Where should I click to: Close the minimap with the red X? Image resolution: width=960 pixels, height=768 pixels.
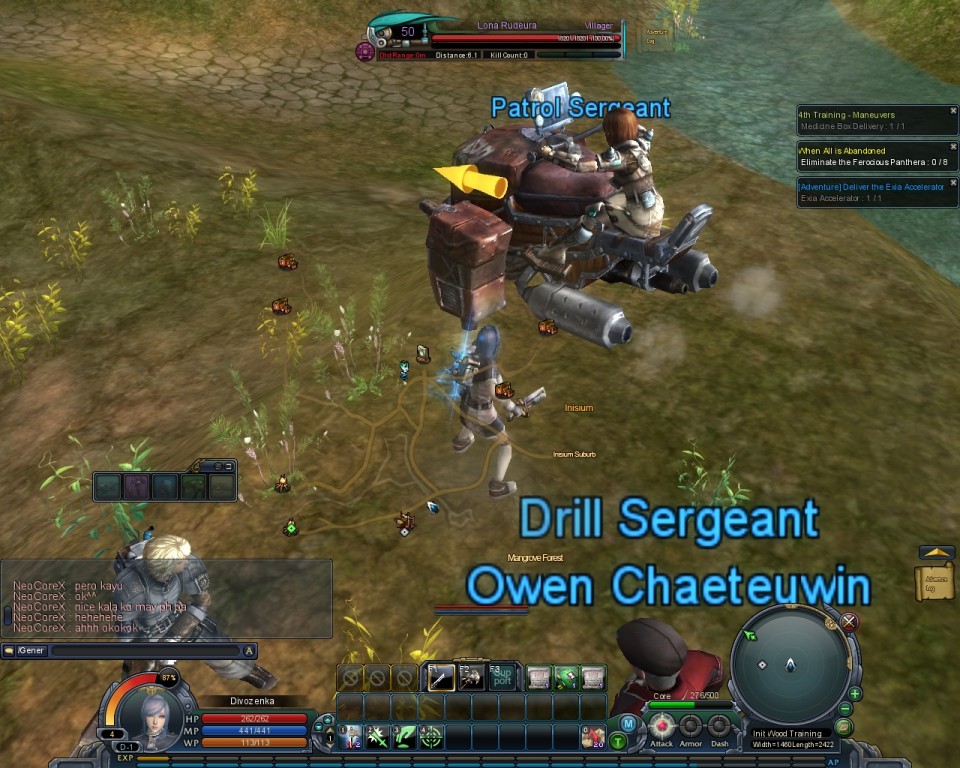849,622
